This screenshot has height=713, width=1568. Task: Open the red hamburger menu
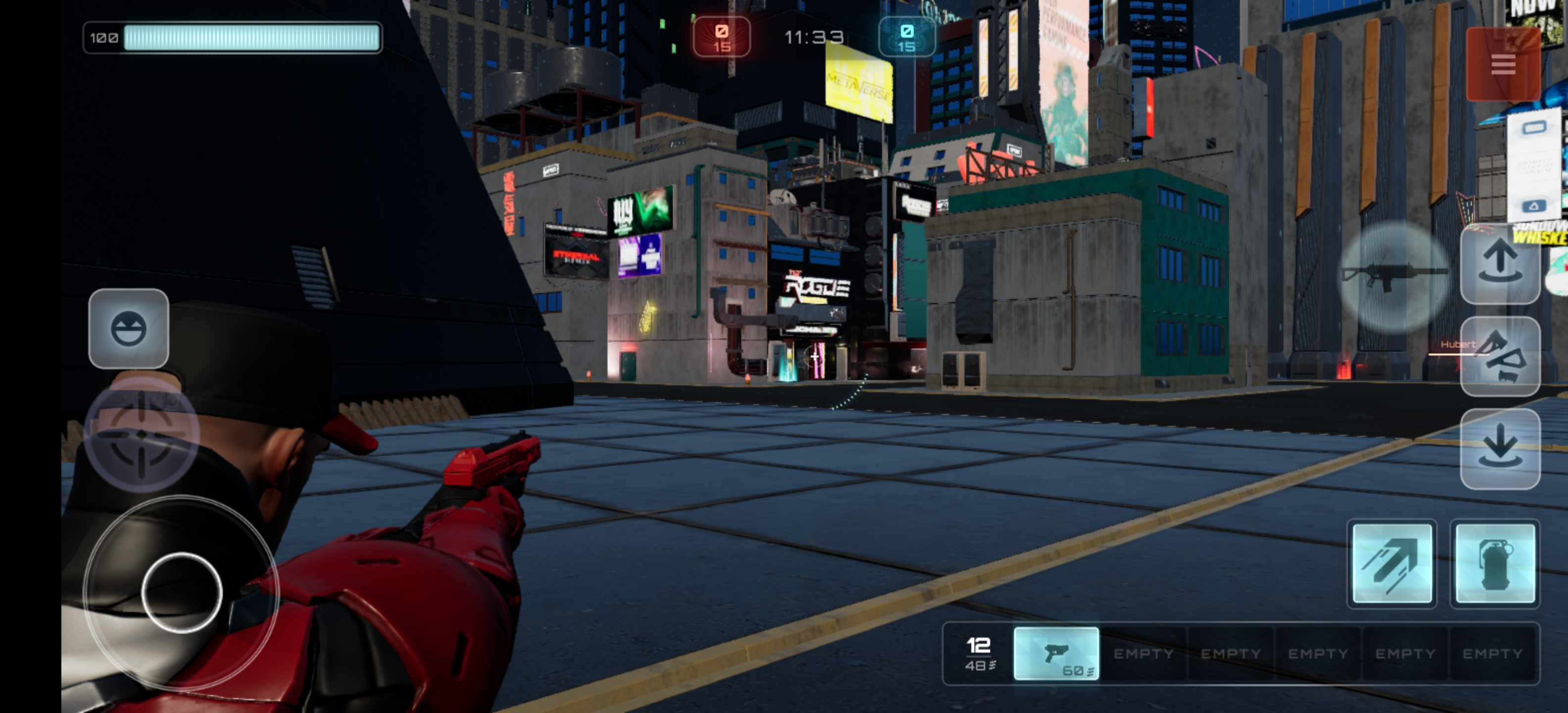tap(1502, 64)
